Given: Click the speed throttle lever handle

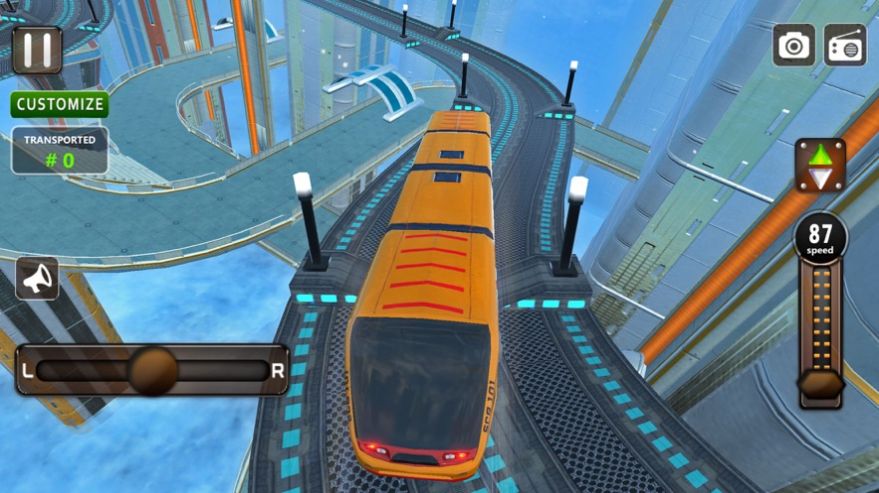Looking at the screenshot, I should [820, 385].
